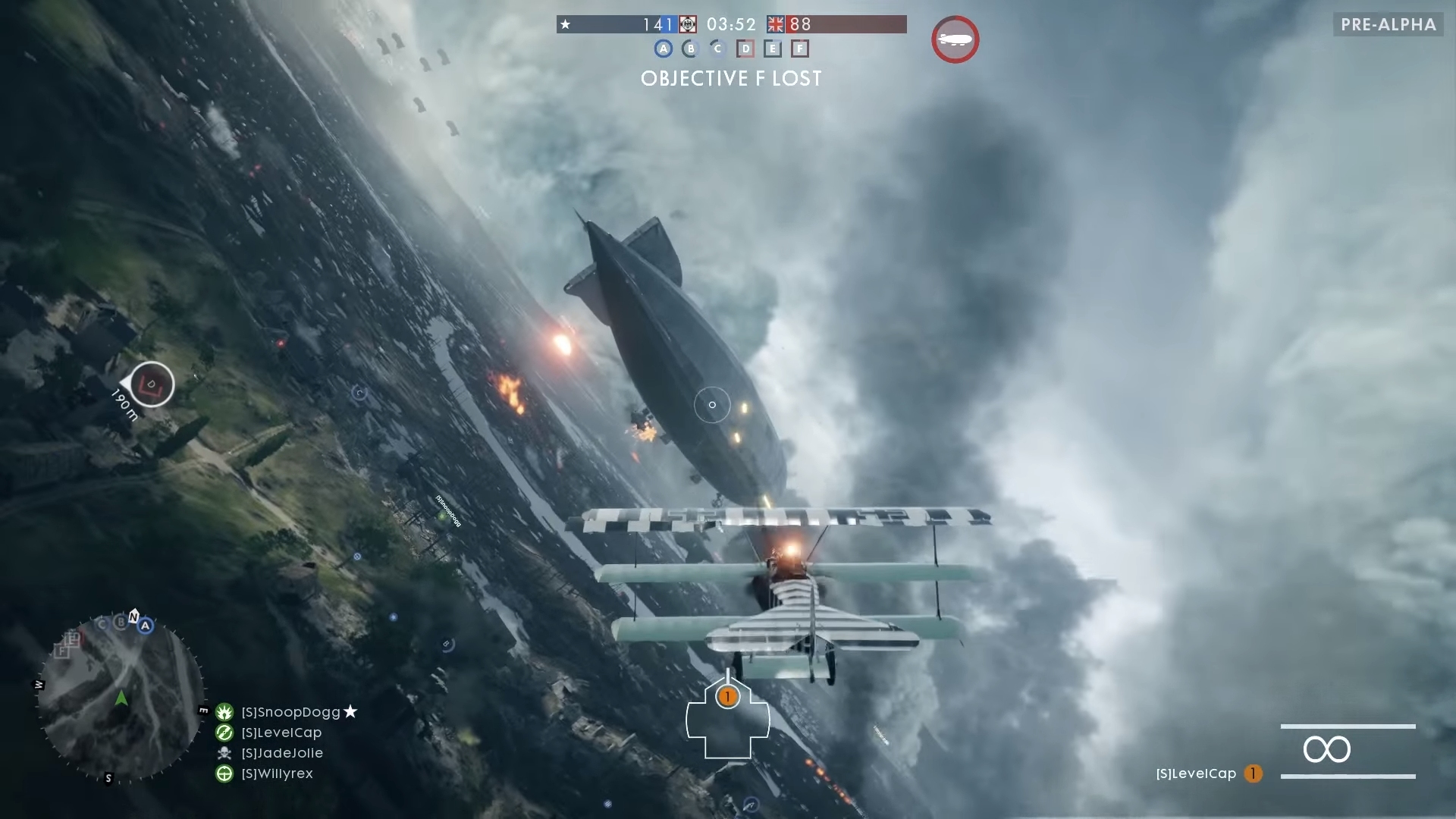This screenshot has width=1456, height=819.
Task: Select the orange seat 1 vehicle indicator
Action: coord(728,697)
